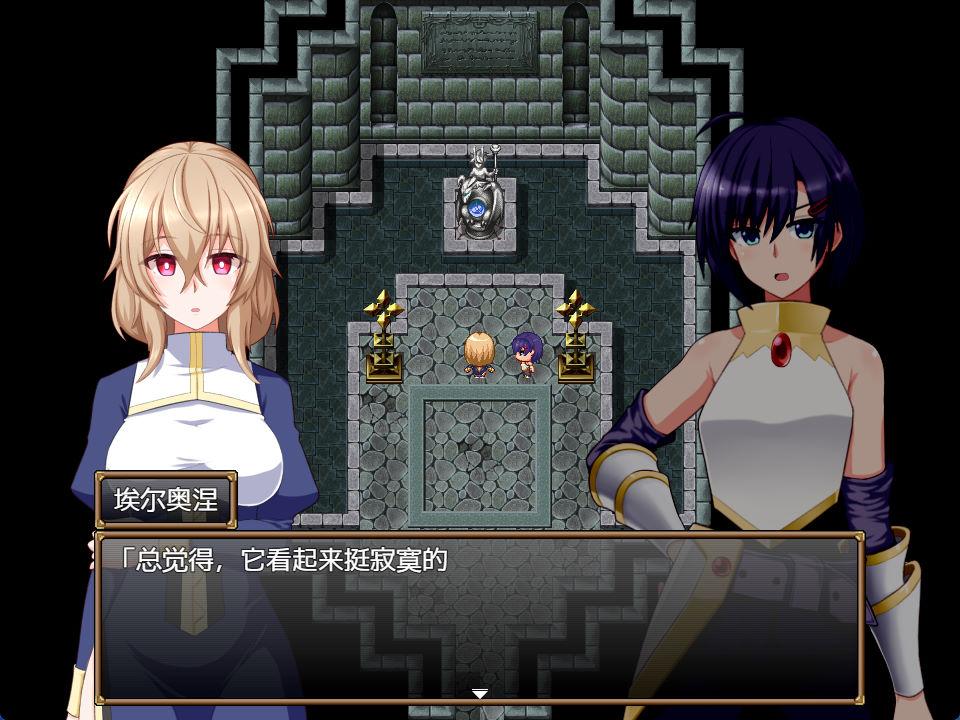Advance the dialogue by clicking the message text box
The height and width of the screenshot is (720, 960).
[x=478, y=617]
